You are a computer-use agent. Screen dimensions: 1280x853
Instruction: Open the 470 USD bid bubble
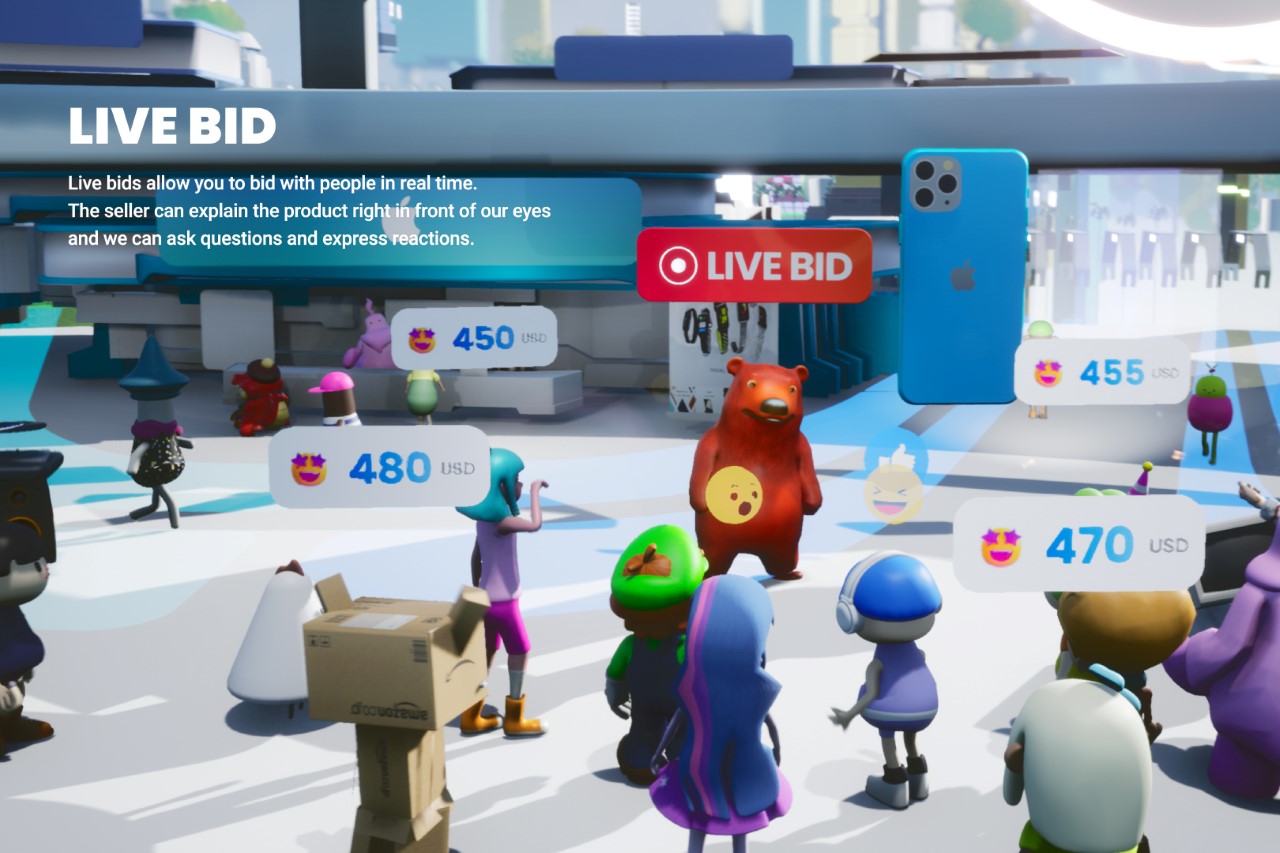coord(1078,545)
